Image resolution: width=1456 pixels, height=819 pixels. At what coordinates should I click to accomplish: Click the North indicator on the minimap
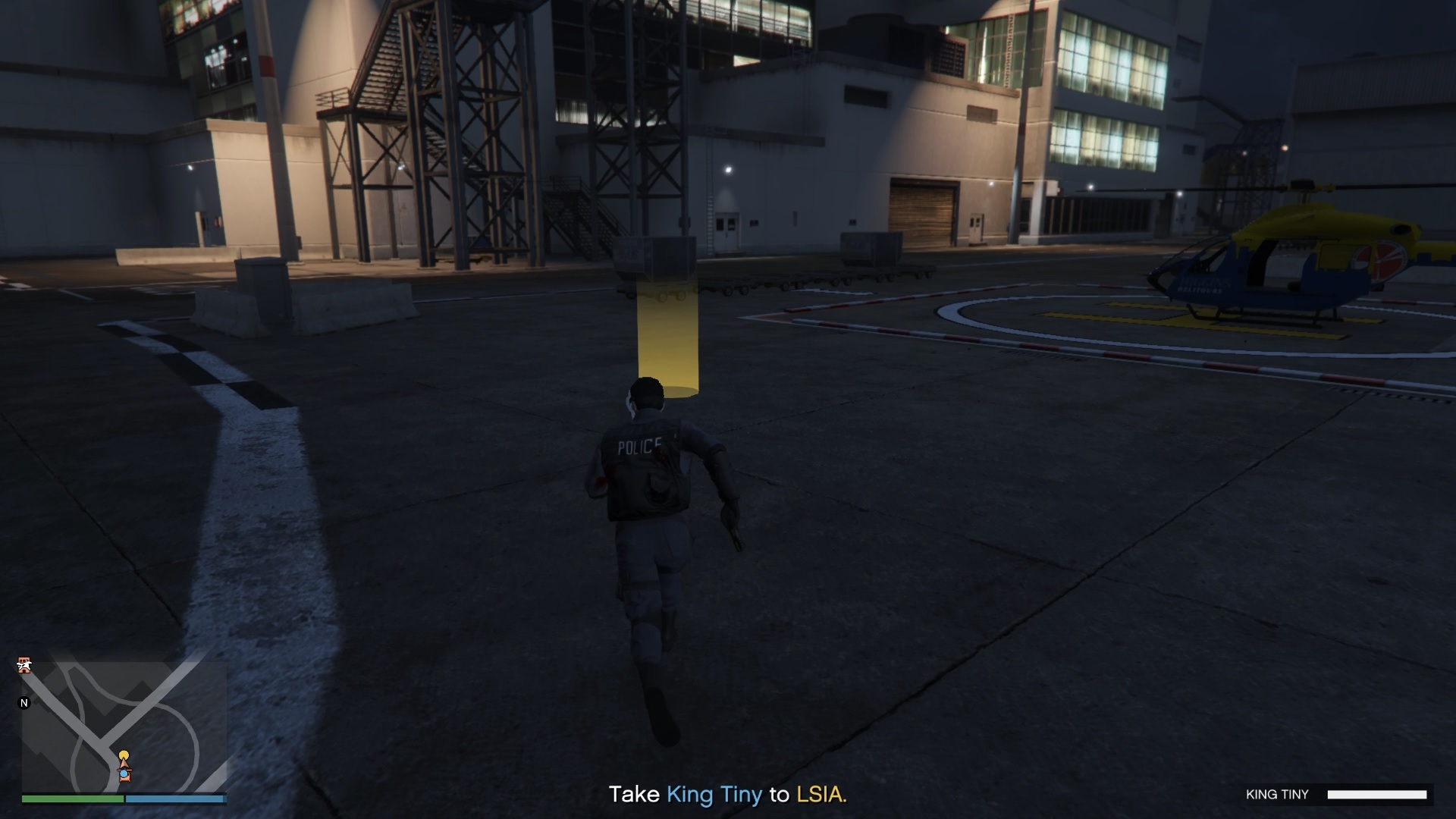pos(24,702)
